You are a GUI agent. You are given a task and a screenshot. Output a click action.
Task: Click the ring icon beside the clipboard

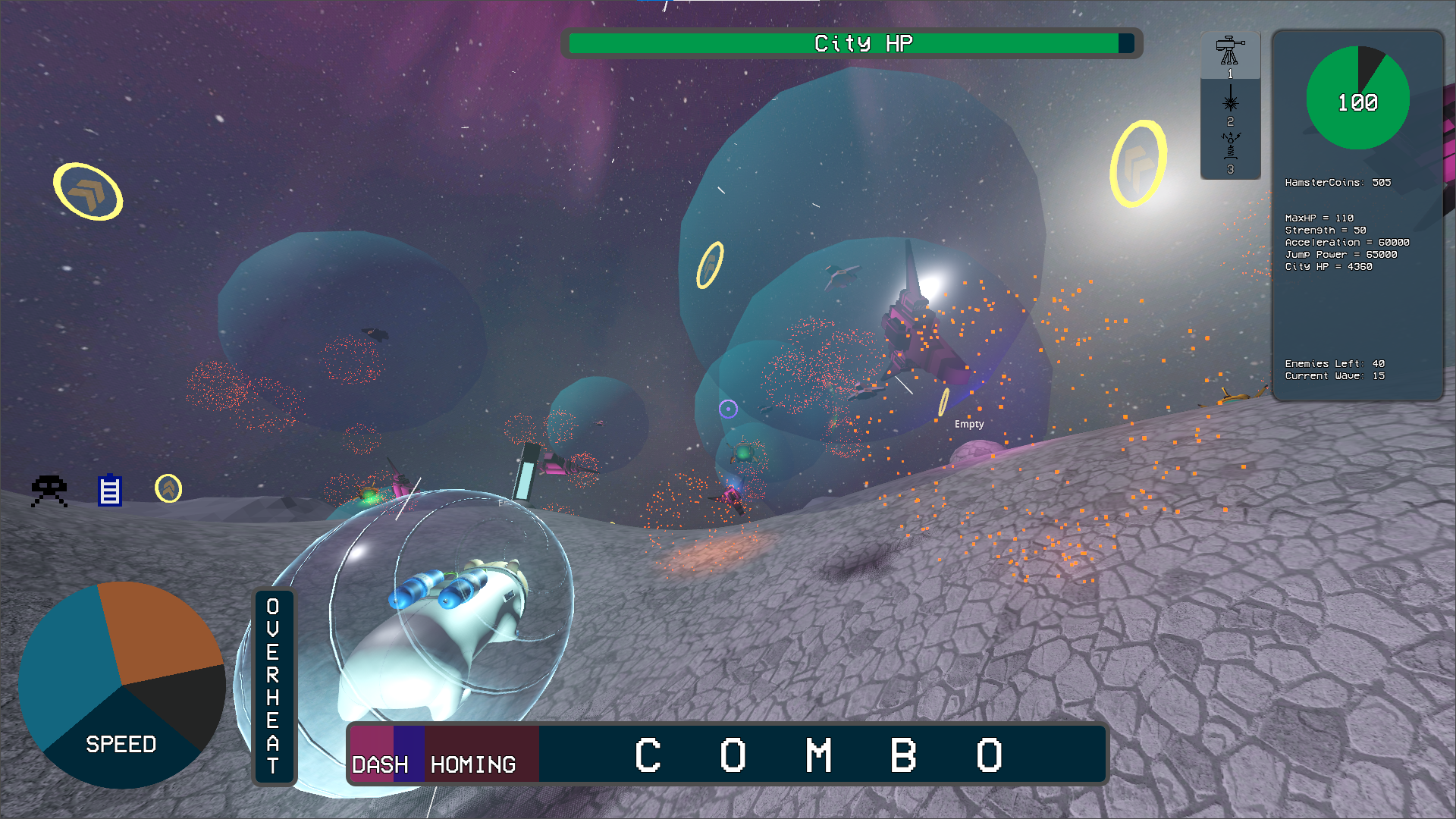coord(168,488)
